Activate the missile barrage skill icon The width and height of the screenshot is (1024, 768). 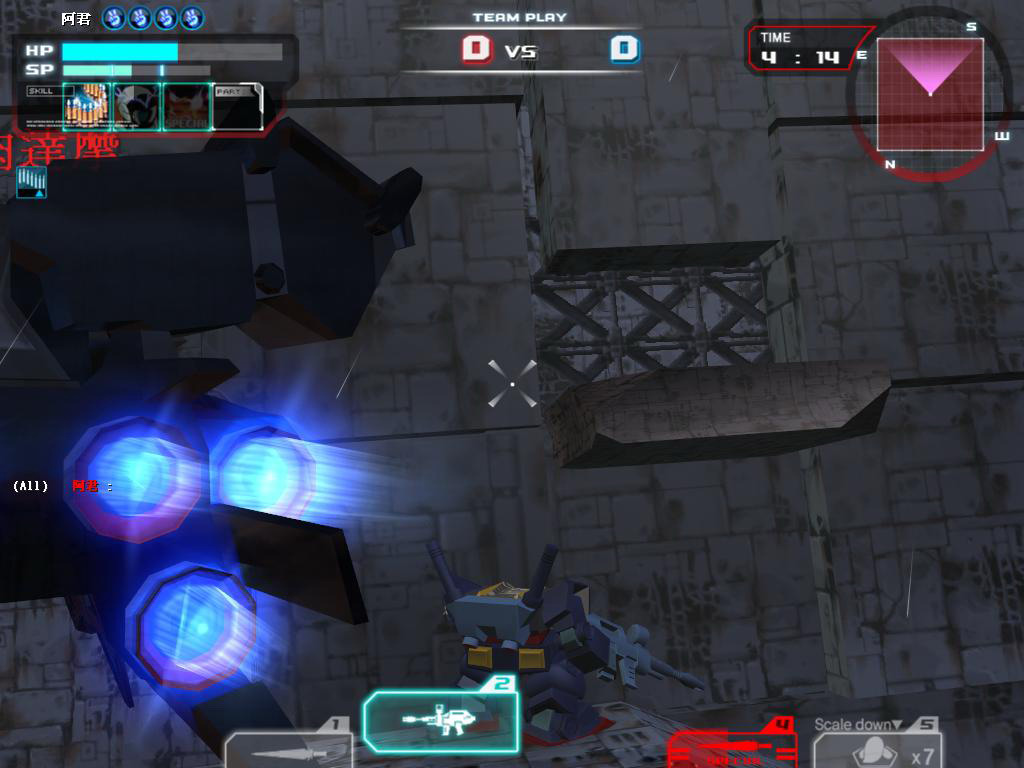coord(86,106)
